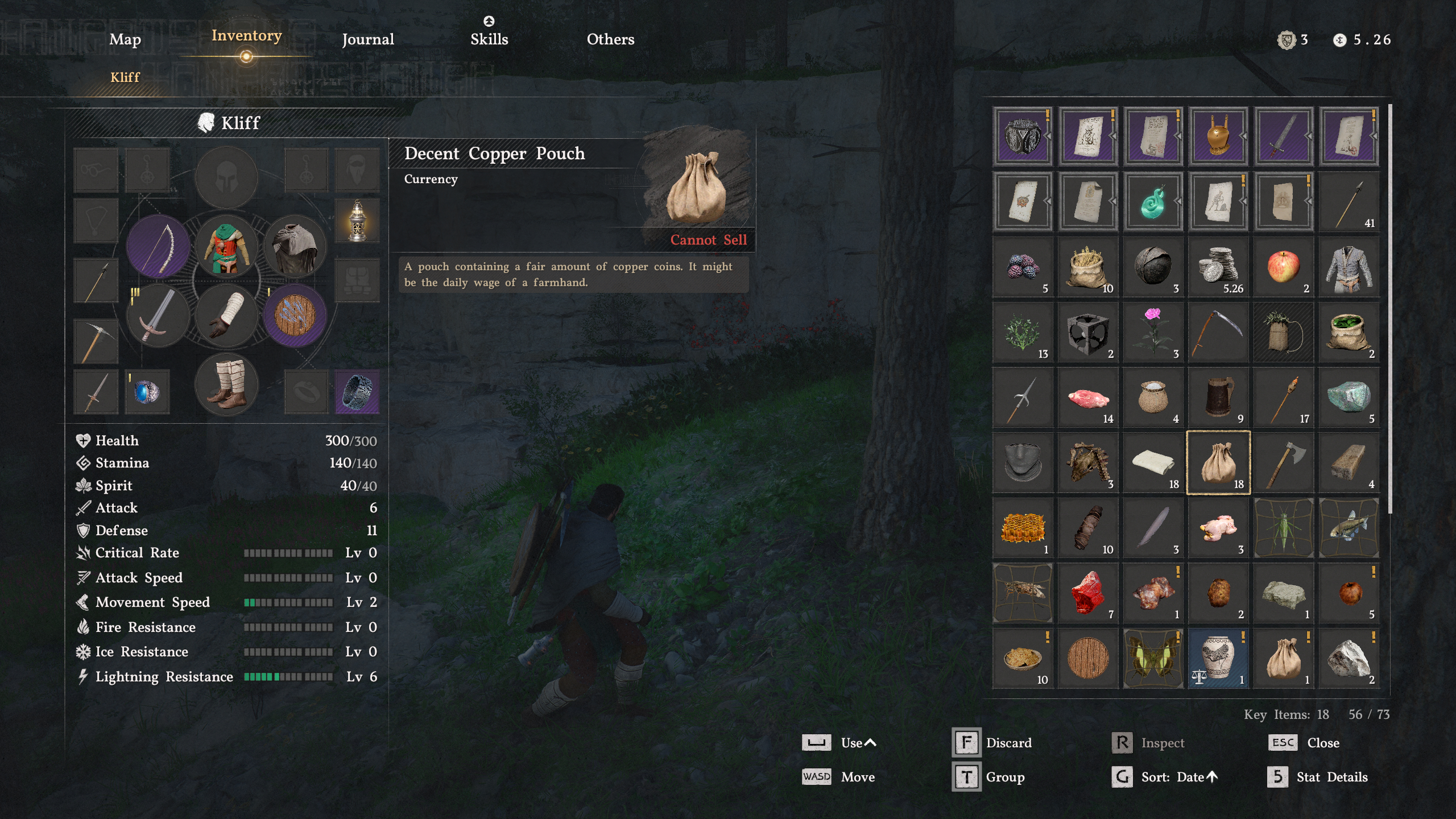The width and height of the screenshot is (1456, 819).
Task: Select the apple in the inventory grid
Action: click(1283, 266)
